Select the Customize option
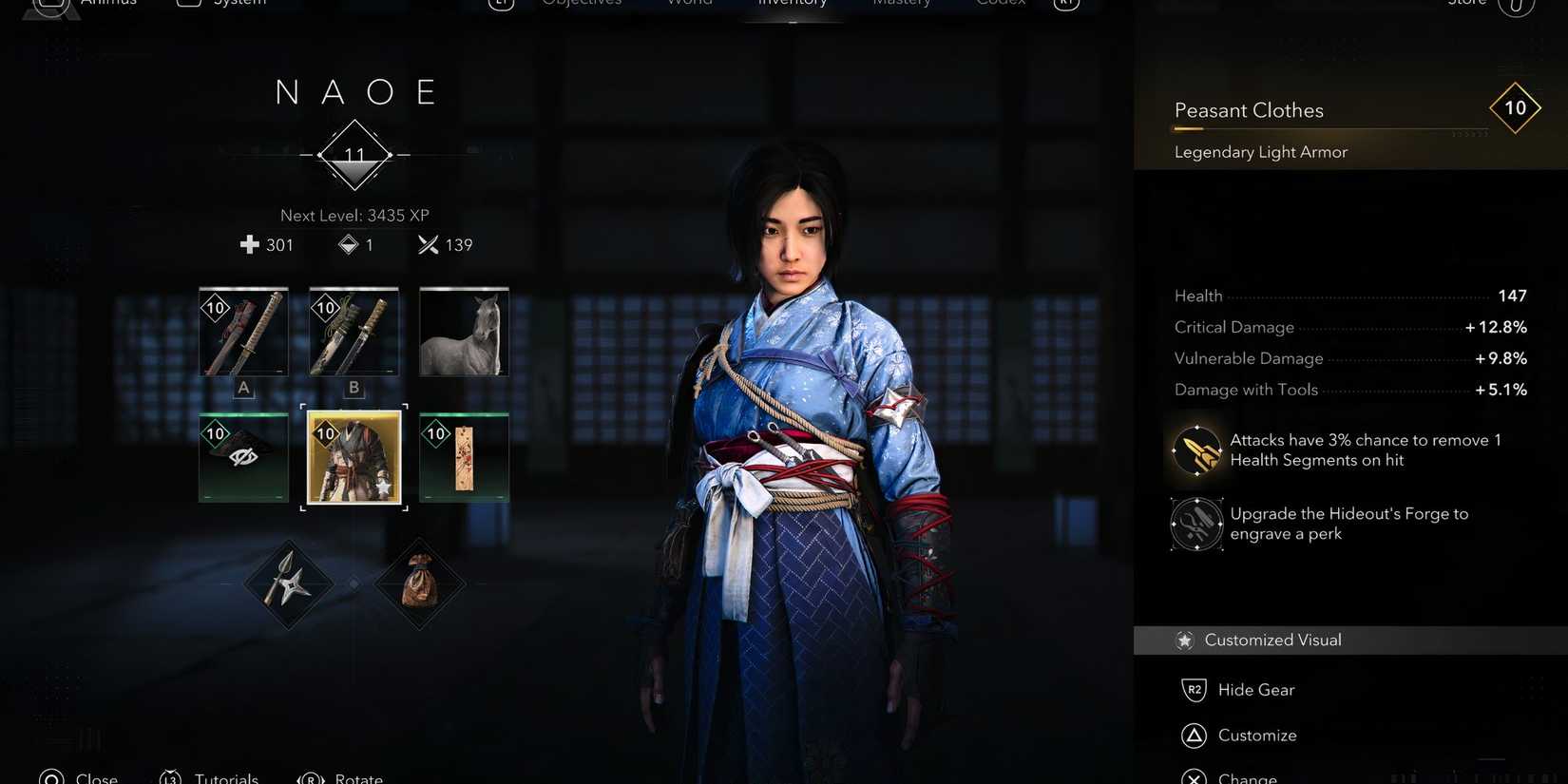Viewport: 1568px width, 784px height. click(1259, 735)
